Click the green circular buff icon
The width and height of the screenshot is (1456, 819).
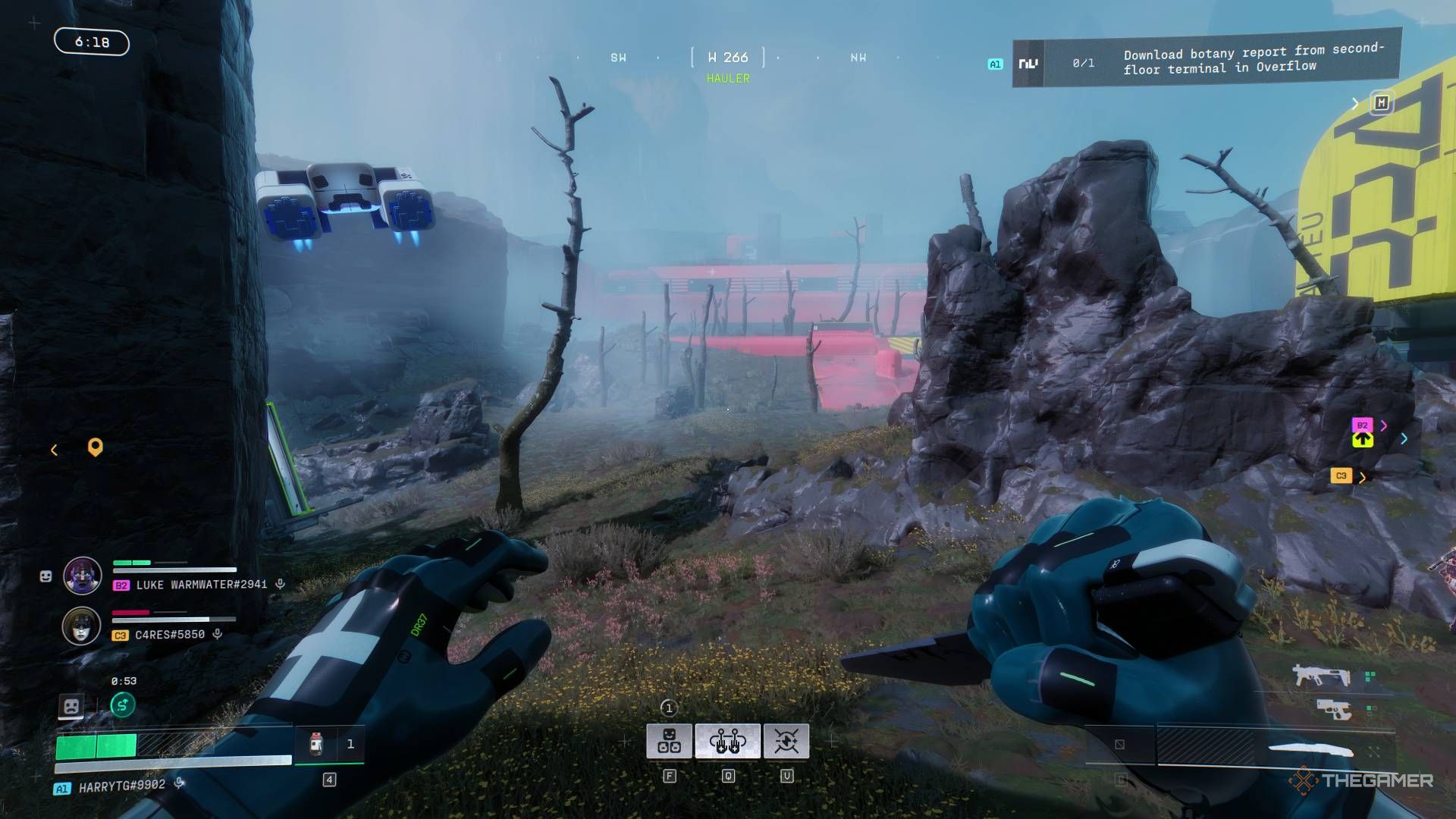[123, 705]
